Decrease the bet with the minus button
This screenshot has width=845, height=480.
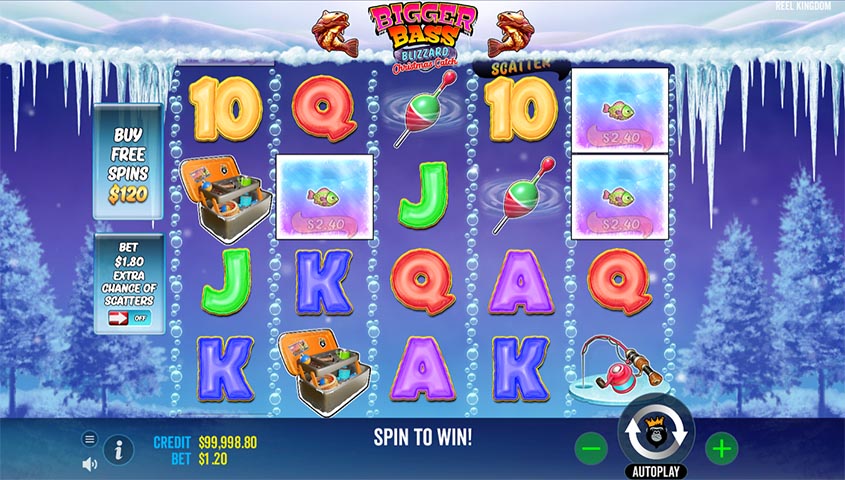pyautogui.click(x=591, y=449)
